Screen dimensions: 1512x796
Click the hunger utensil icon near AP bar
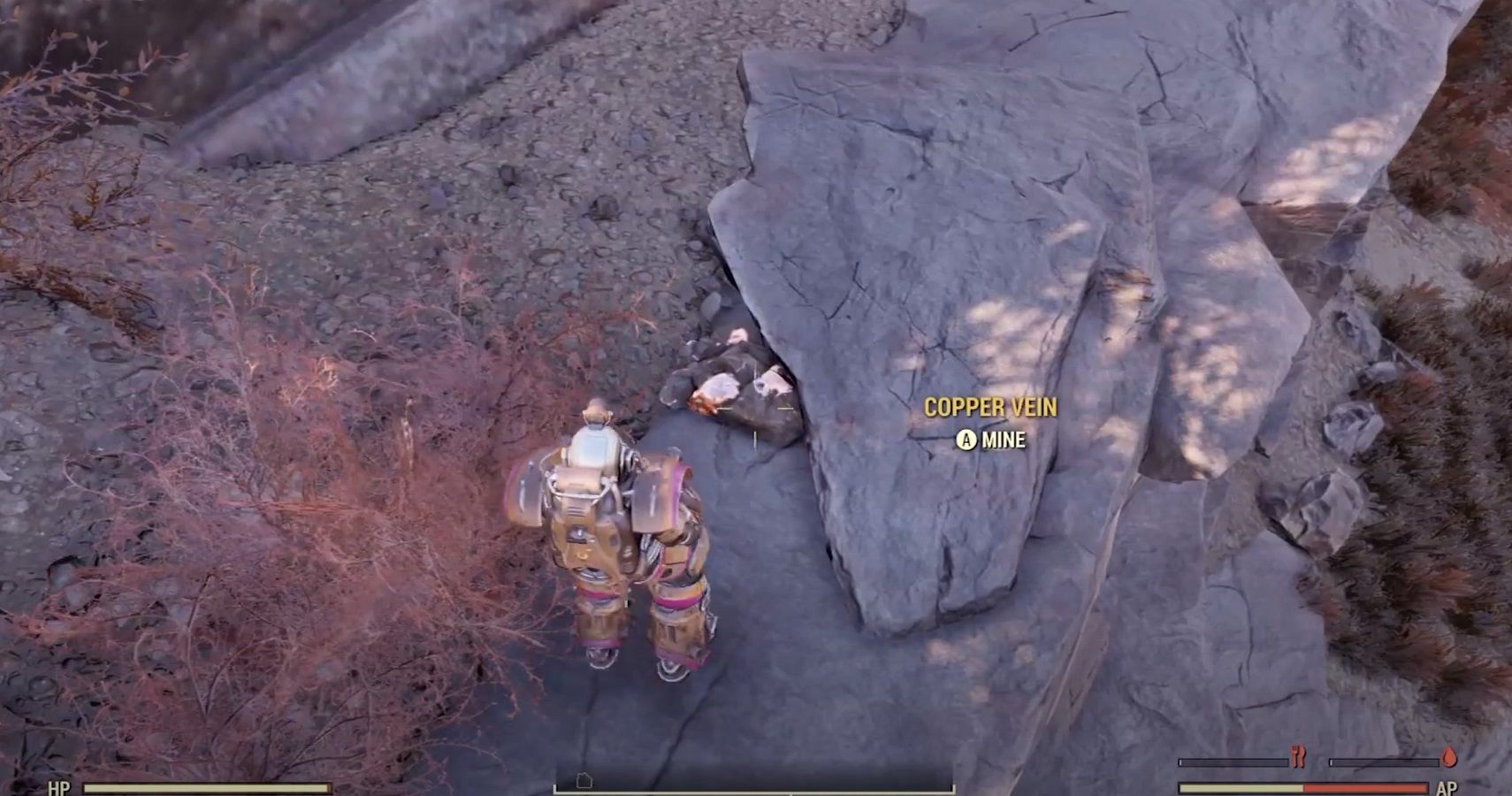click(x=1298, y=756)
